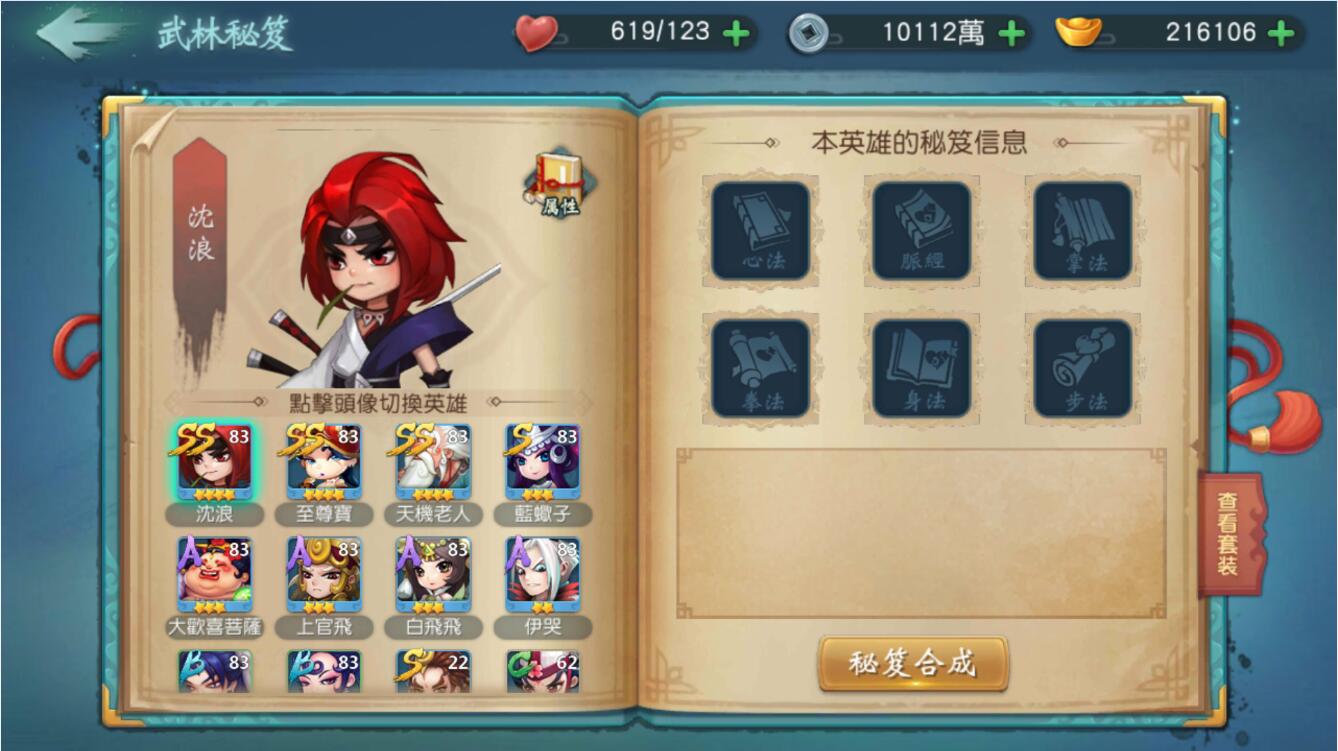
Task: Click the heart stamina icon
Action: pos(537,30)
